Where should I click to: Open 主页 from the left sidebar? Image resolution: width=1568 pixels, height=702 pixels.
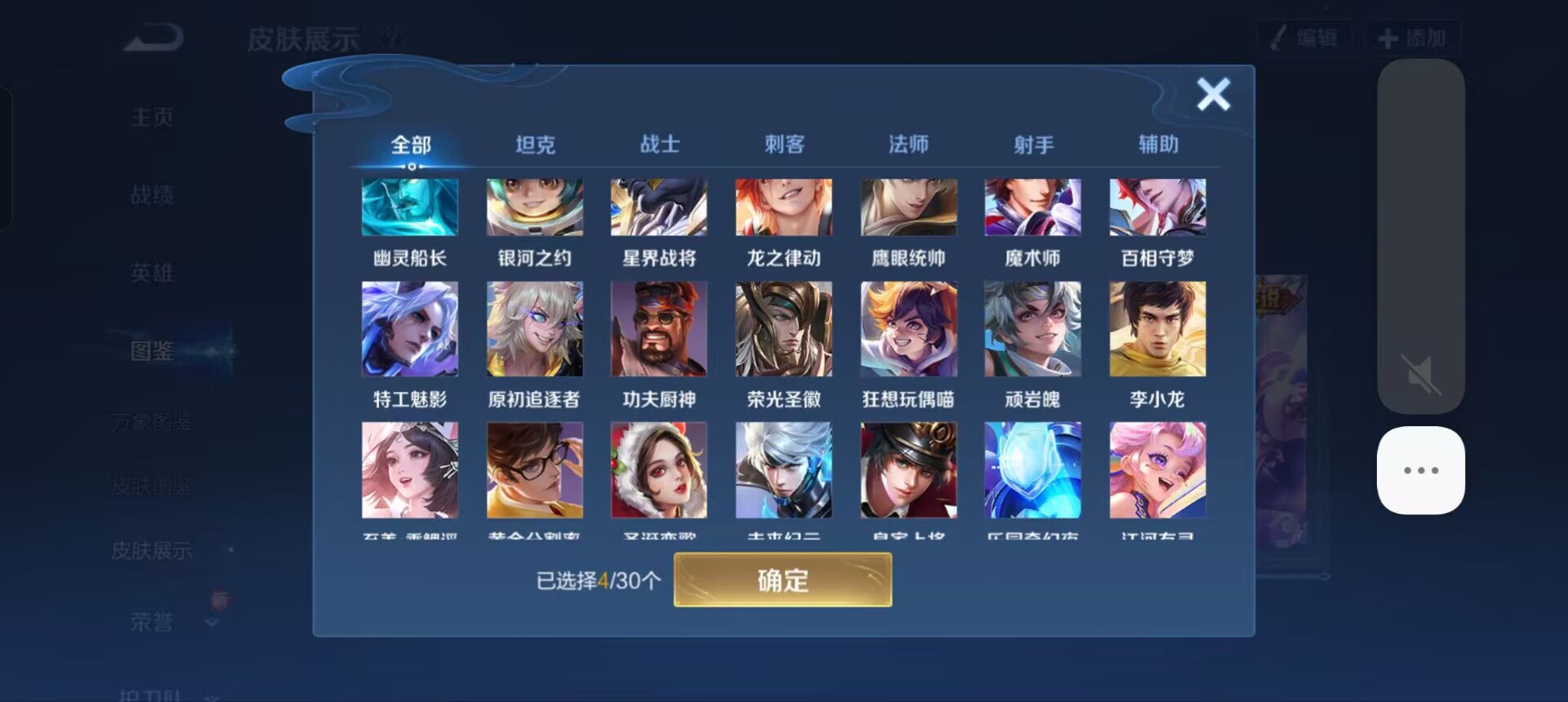pos(151,116)
